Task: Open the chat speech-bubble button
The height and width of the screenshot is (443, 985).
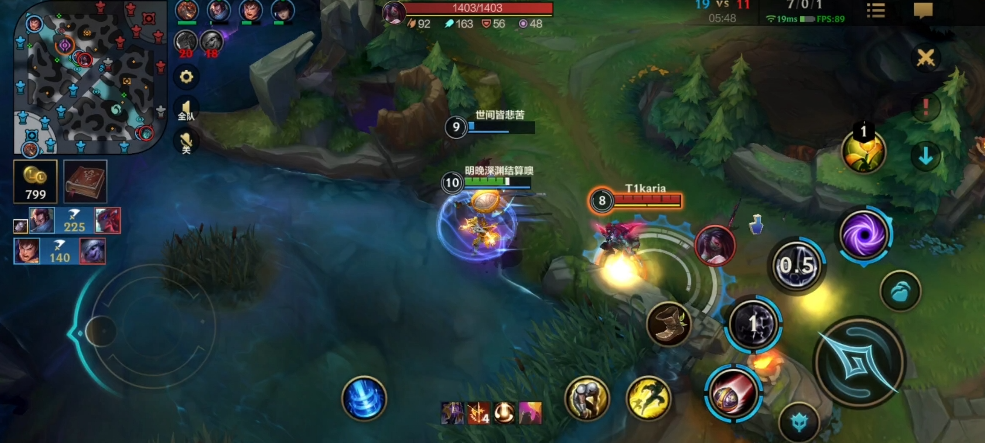Action: pos(923,11)
